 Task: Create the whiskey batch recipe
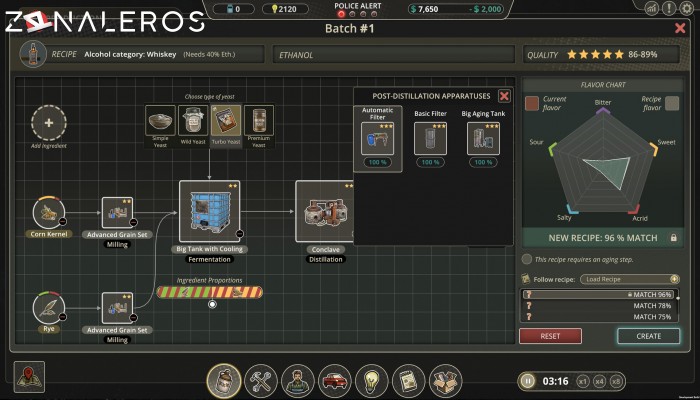(648, 336)
